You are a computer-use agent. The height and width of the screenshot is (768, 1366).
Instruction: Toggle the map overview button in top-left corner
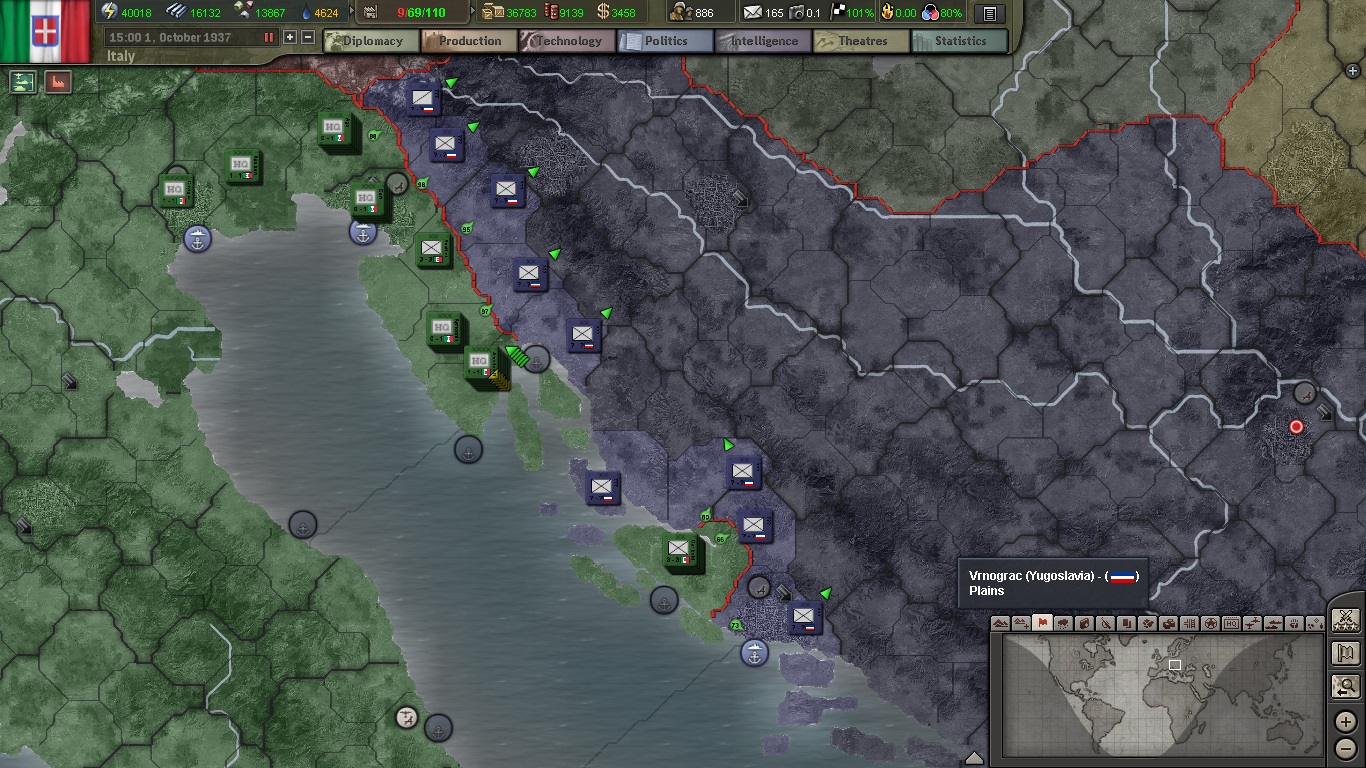(x=22, y=81)
